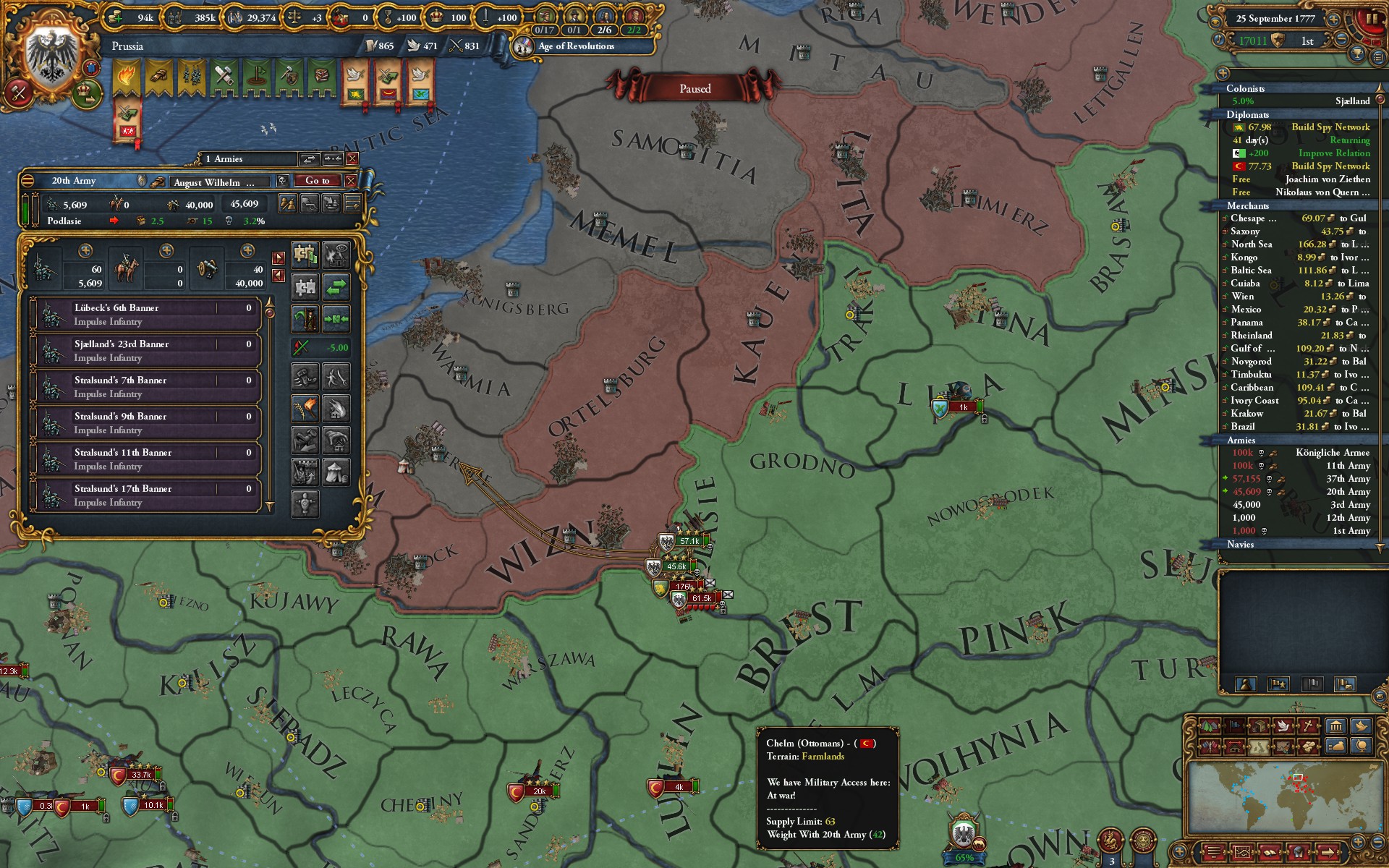Open the trade mapmode icon
Viewport: 1389px width, 868px height.
[1259, 724]
